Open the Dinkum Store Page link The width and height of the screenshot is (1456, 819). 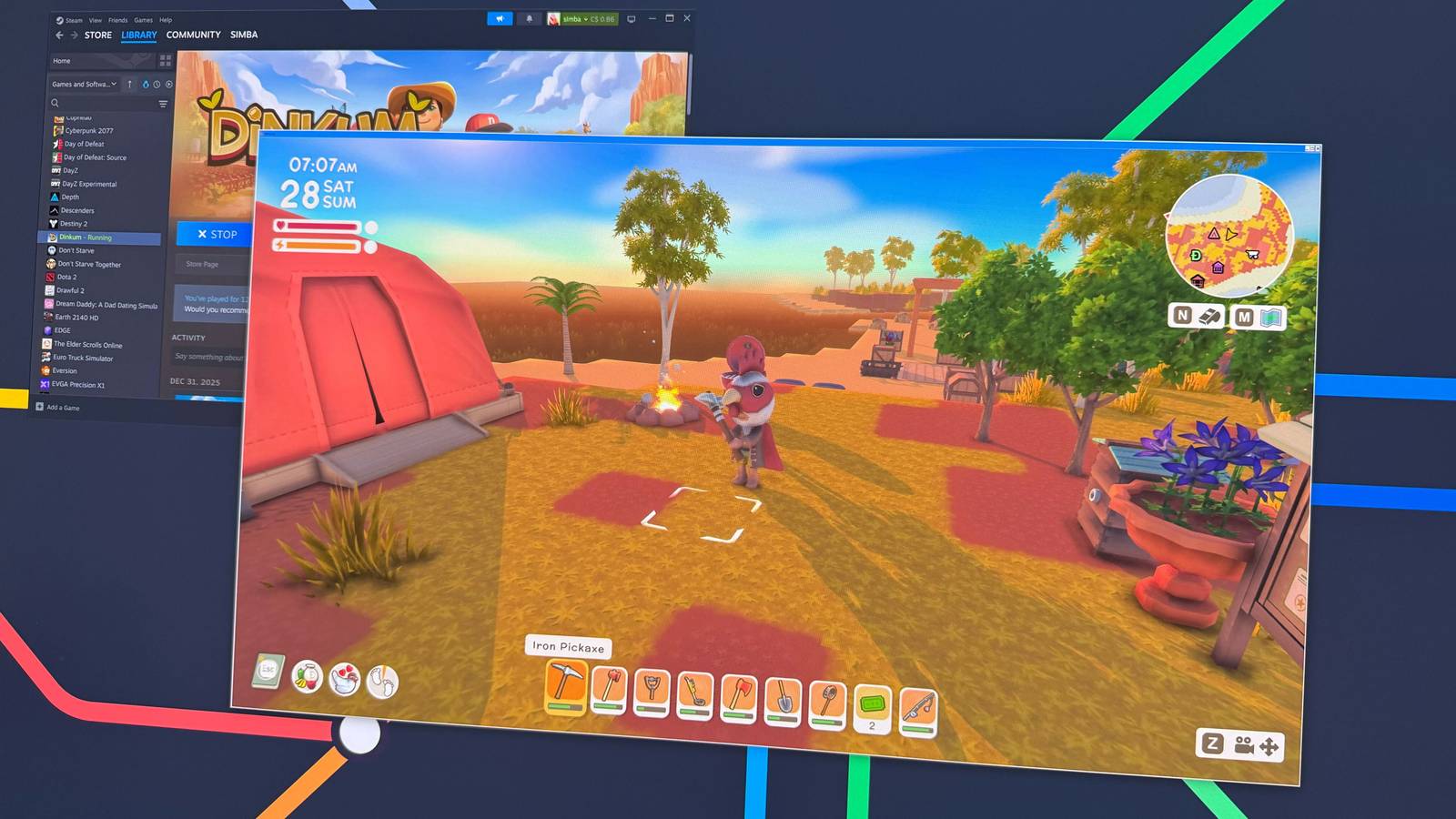point(202,264)
